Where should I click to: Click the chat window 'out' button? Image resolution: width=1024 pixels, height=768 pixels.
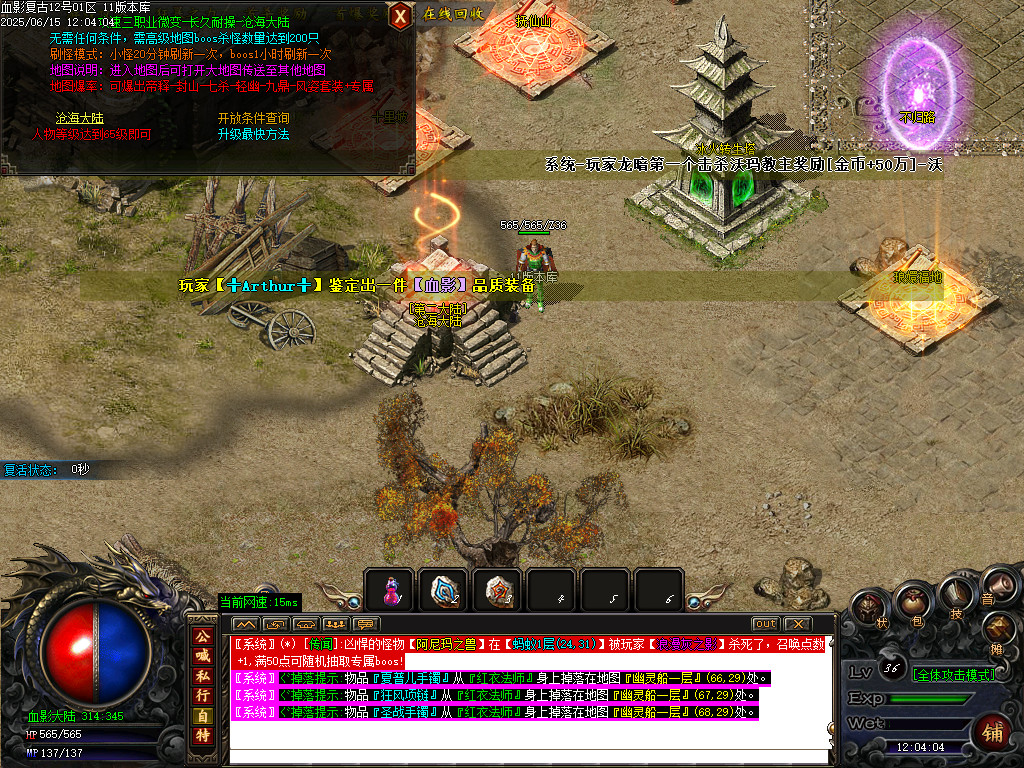765,624
